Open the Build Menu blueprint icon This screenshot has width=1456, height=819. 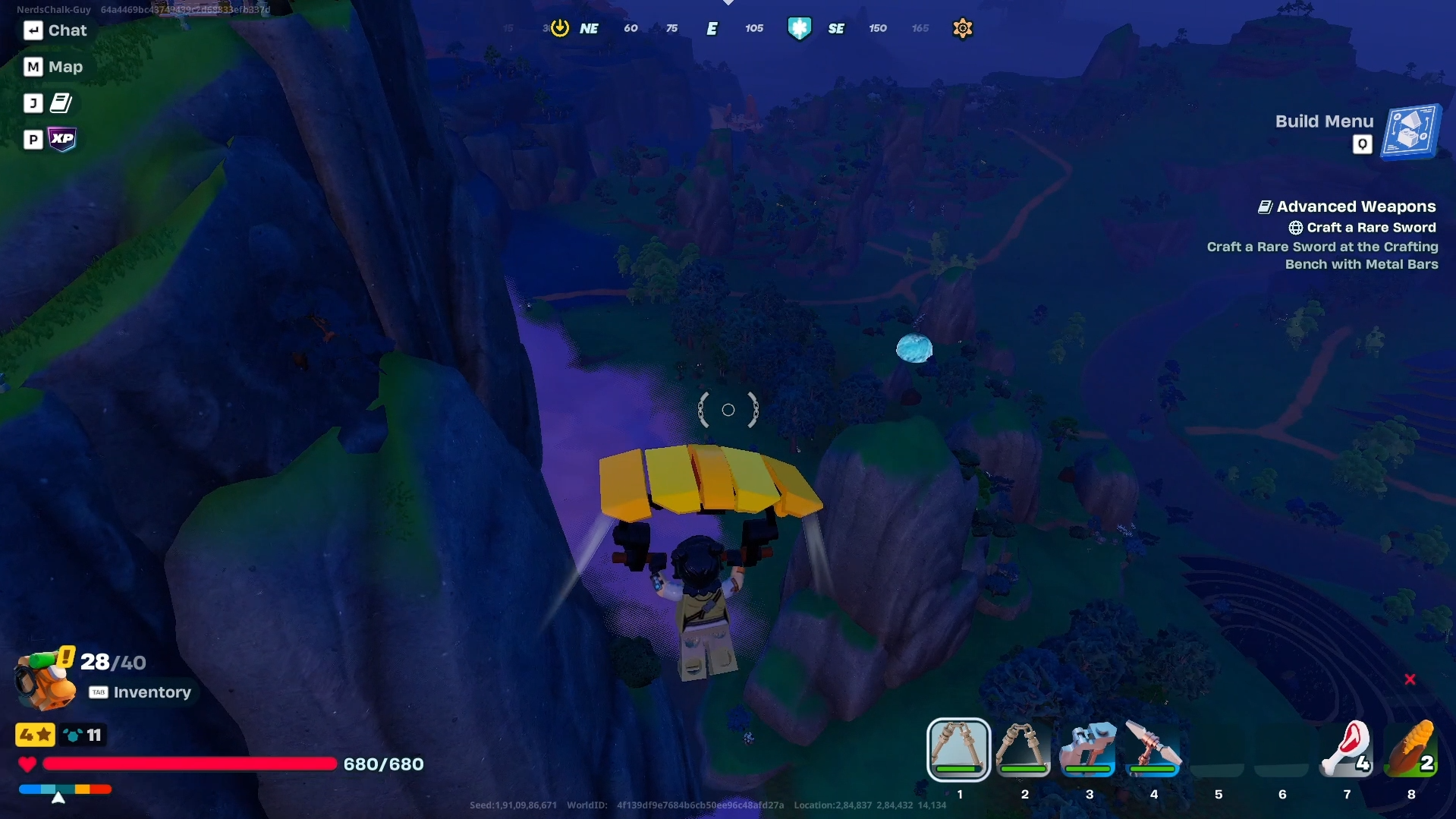1409,131
